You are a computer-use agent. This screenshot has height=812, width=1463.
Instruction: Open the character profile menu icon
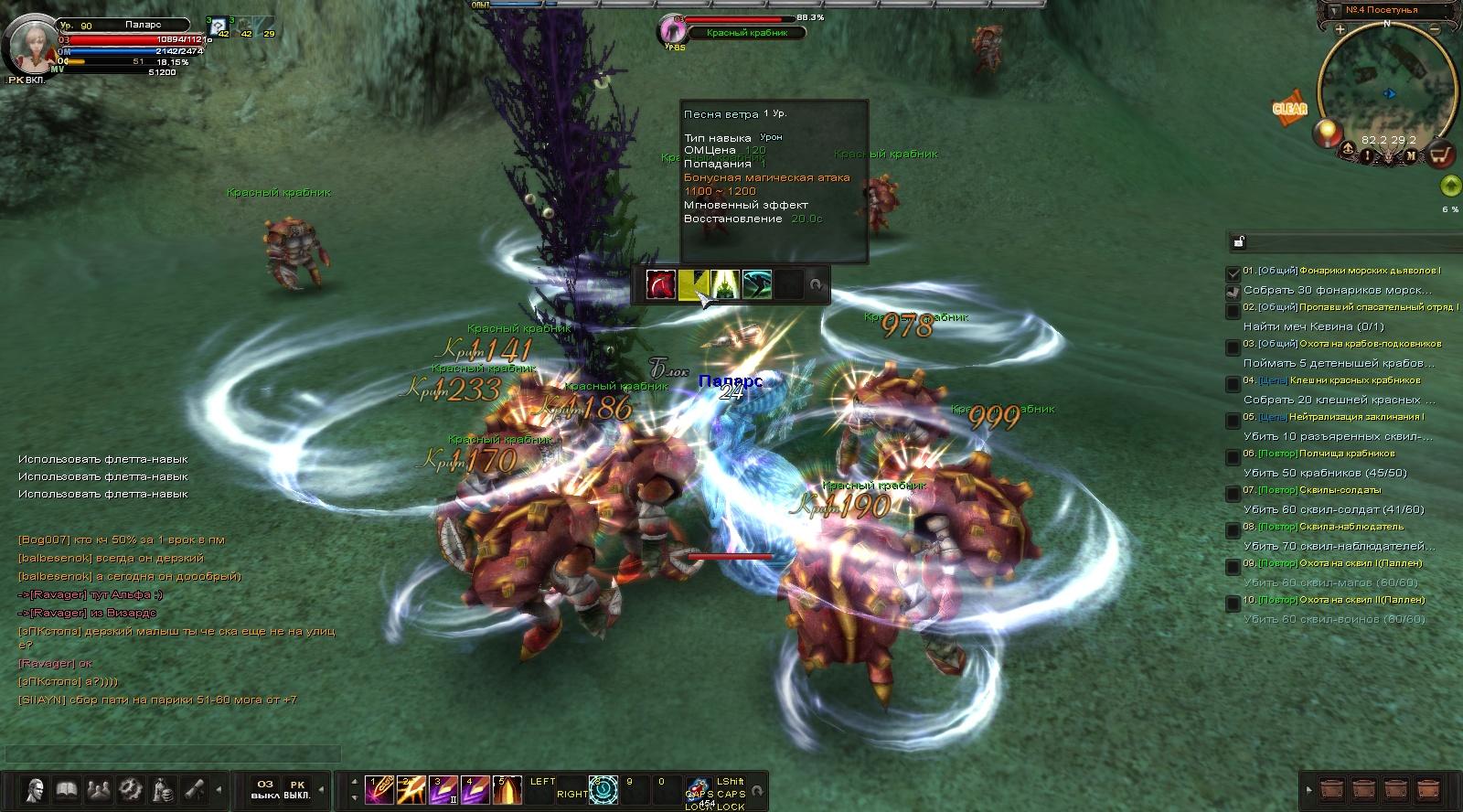tap(36, 789)
